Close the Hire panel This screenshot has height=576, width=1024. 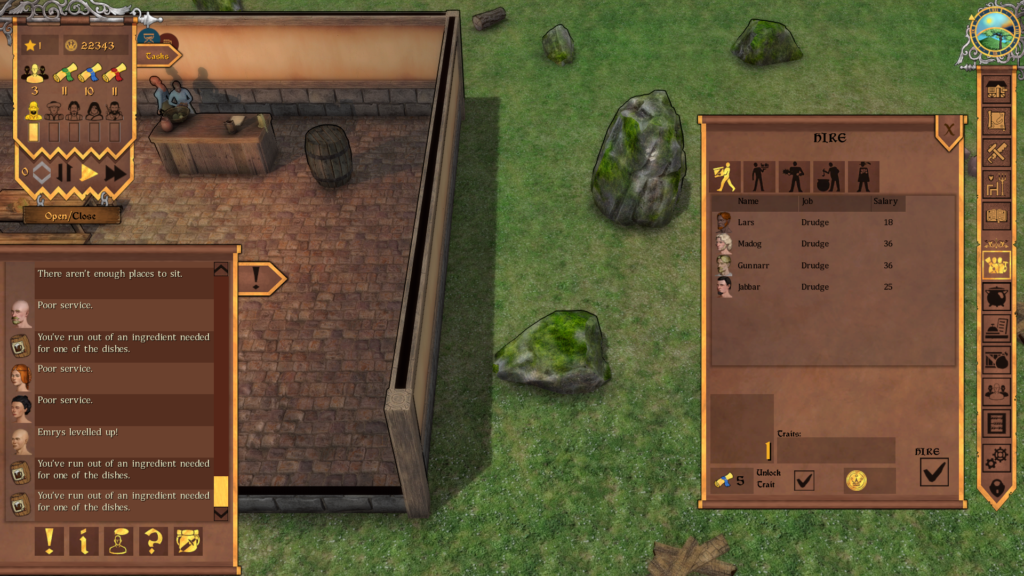pyautogui.click(x=948, y=128)
